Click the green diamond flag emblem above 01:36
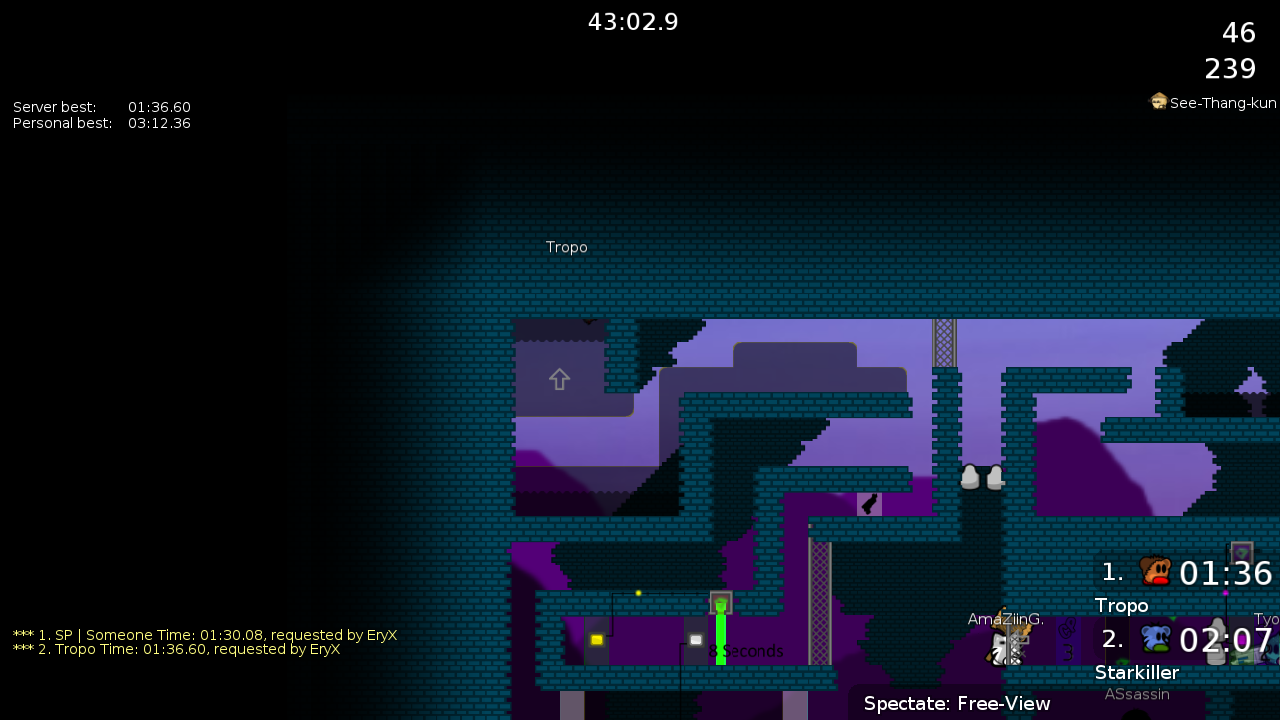 (1242, 551)
